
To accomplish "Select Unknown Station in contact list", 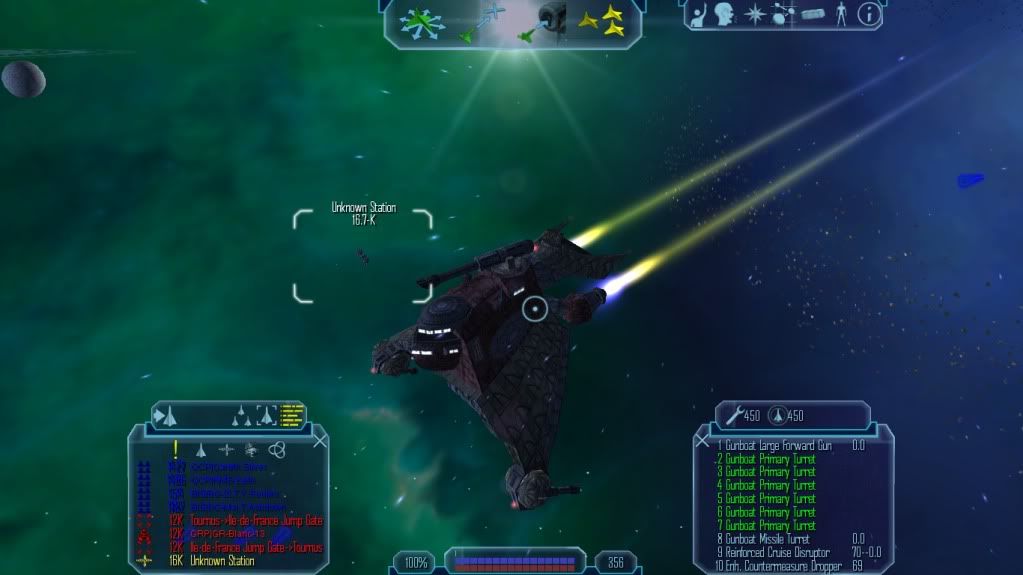I will (222, 561).
